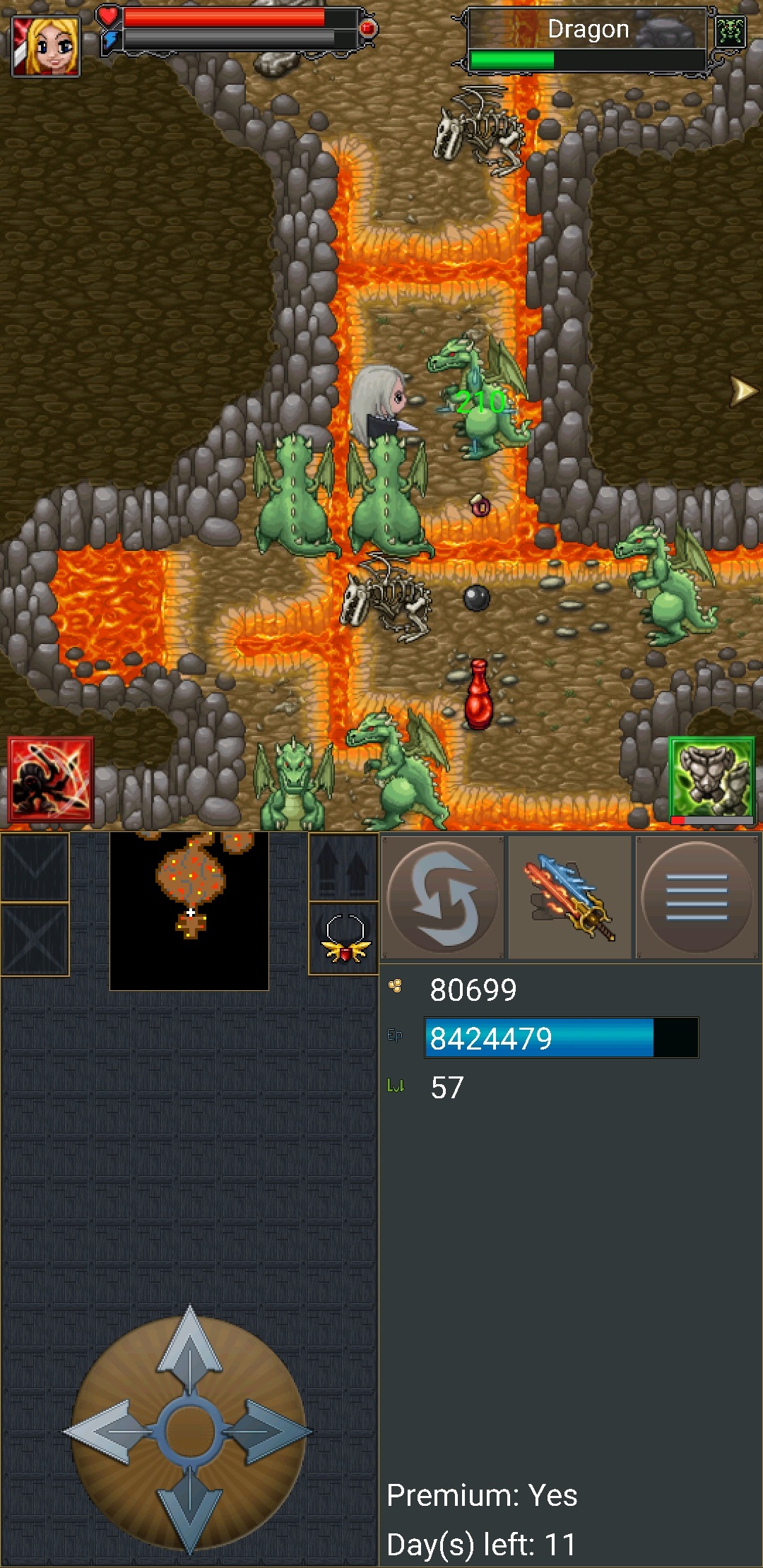This screenshot has height=1568, width=763.
Task: Click the yellow arrow at the screen edge
Action: (x=743, y=391)
